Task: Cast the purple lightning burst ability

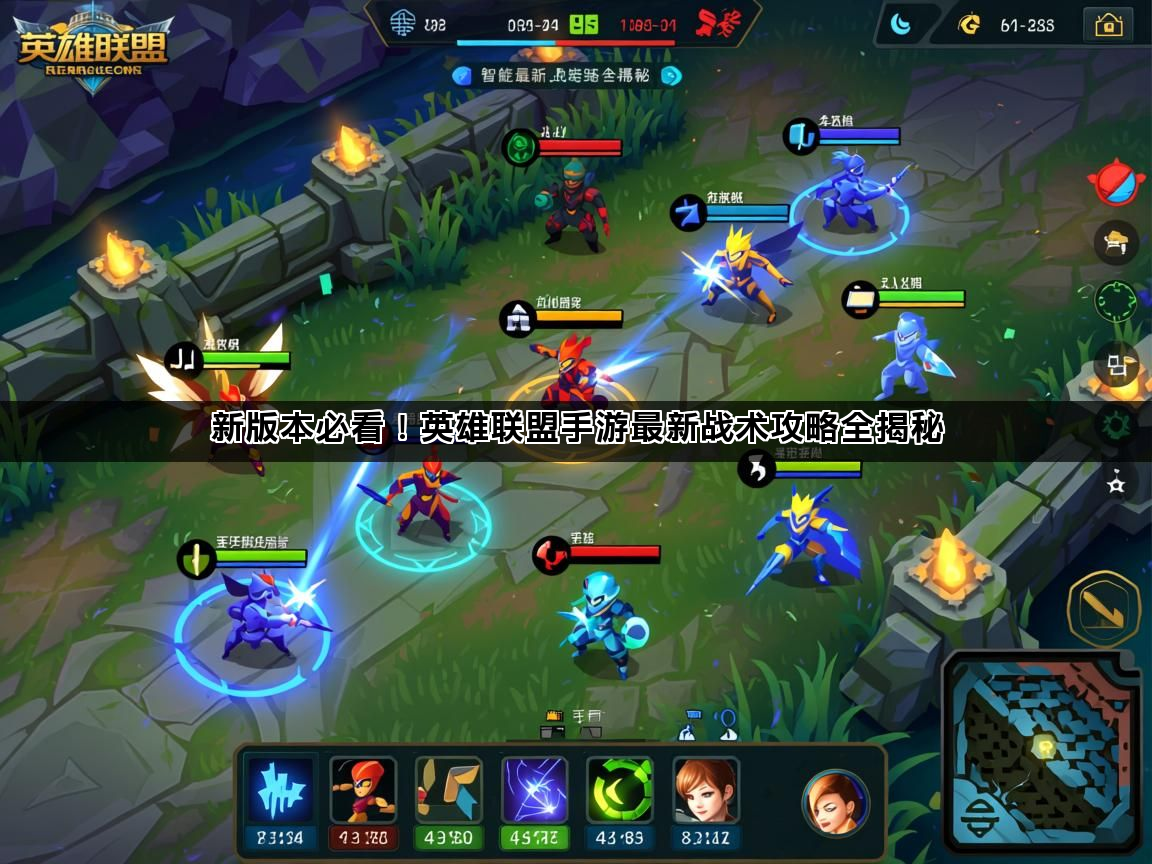Action: click(x=535, y=789)
